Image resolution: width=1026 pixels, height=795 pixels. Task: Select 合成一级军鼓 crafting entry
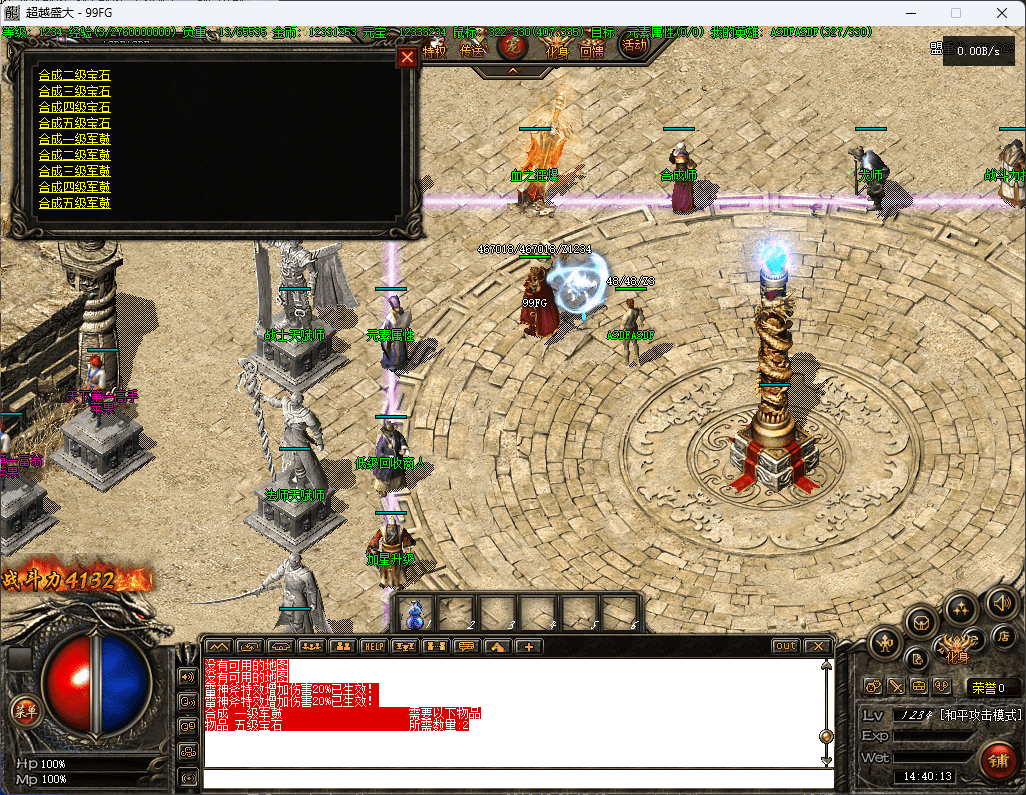click(74, 139)
